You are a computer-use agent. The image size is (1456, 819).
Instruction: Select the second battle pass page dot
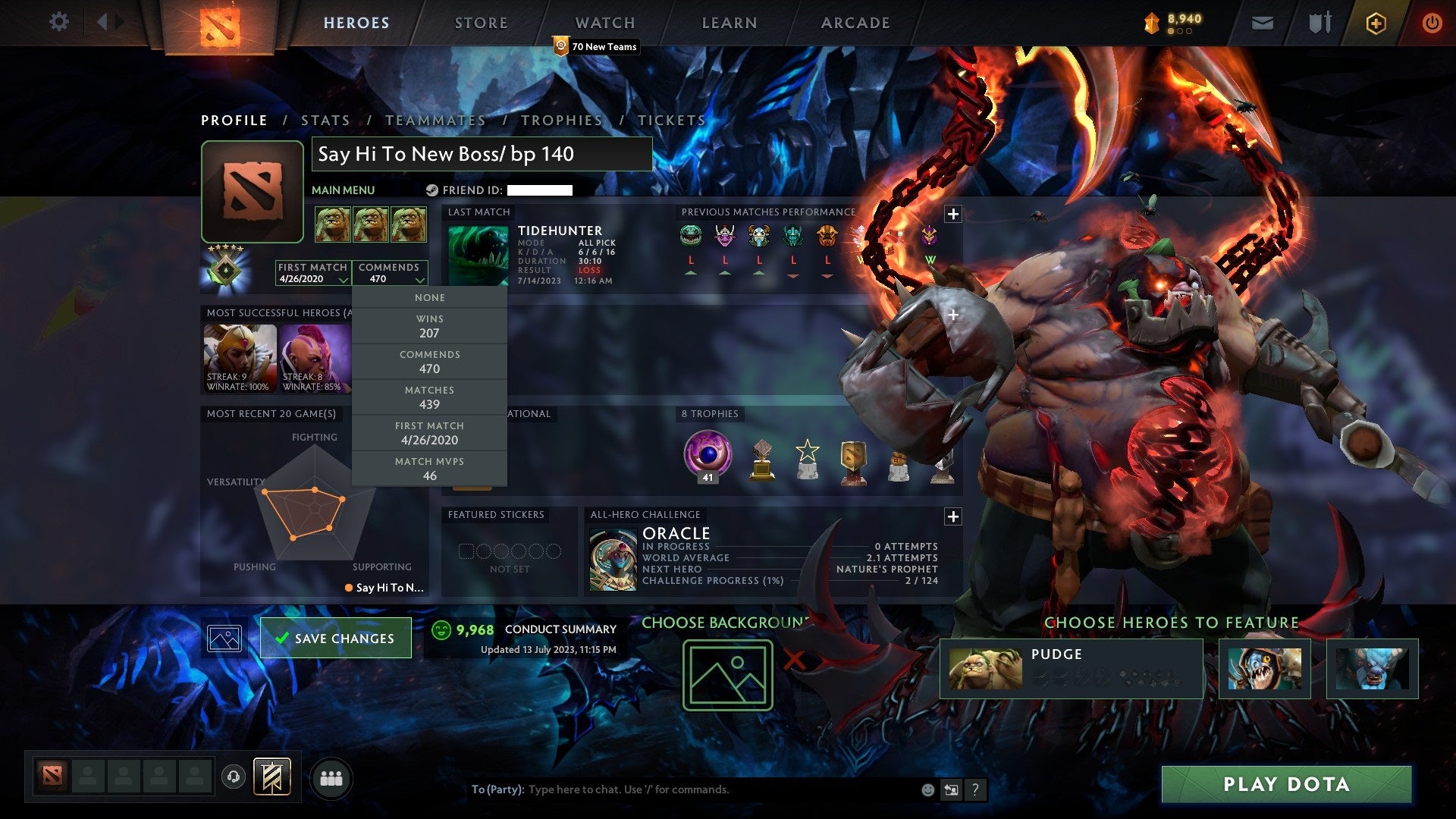[1181, 32]
